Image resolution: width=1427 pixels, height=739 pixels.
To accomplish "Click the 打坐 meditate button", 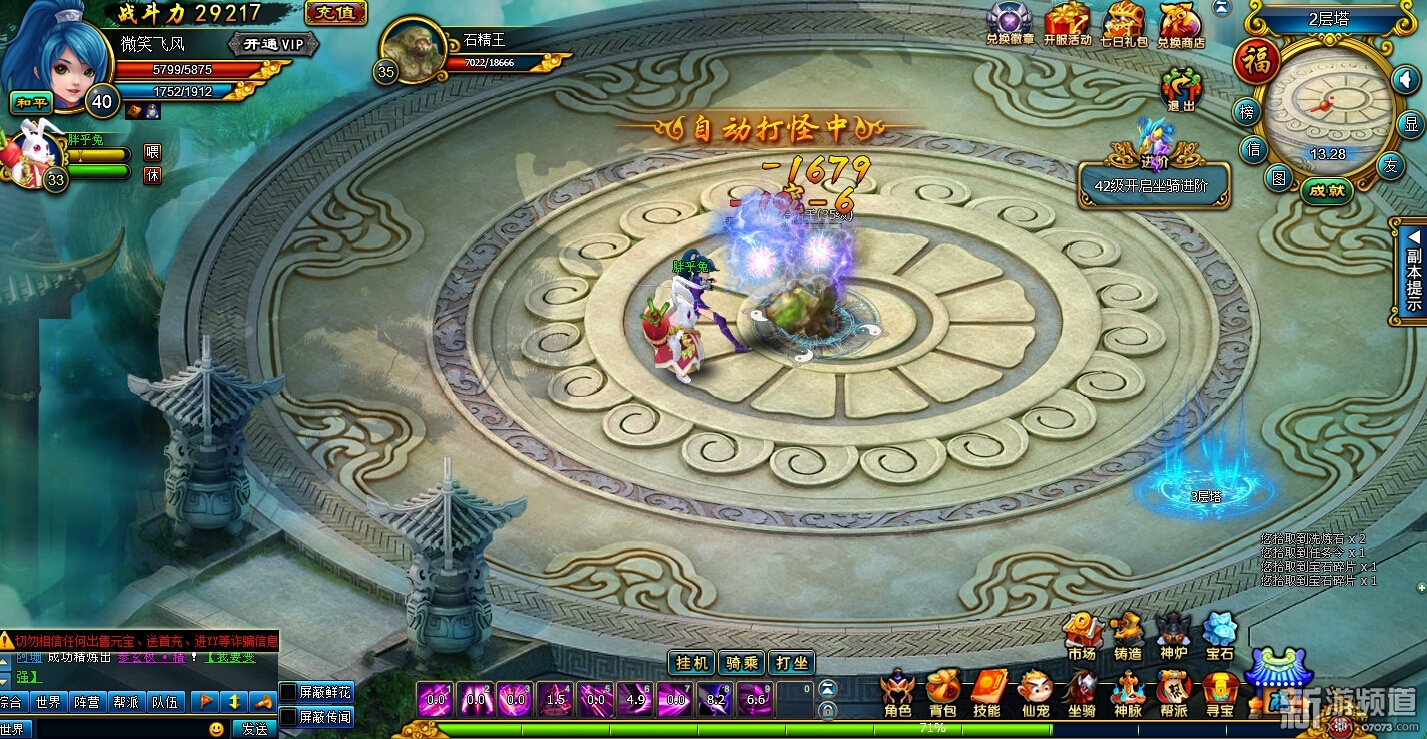I will click(791, 662).
